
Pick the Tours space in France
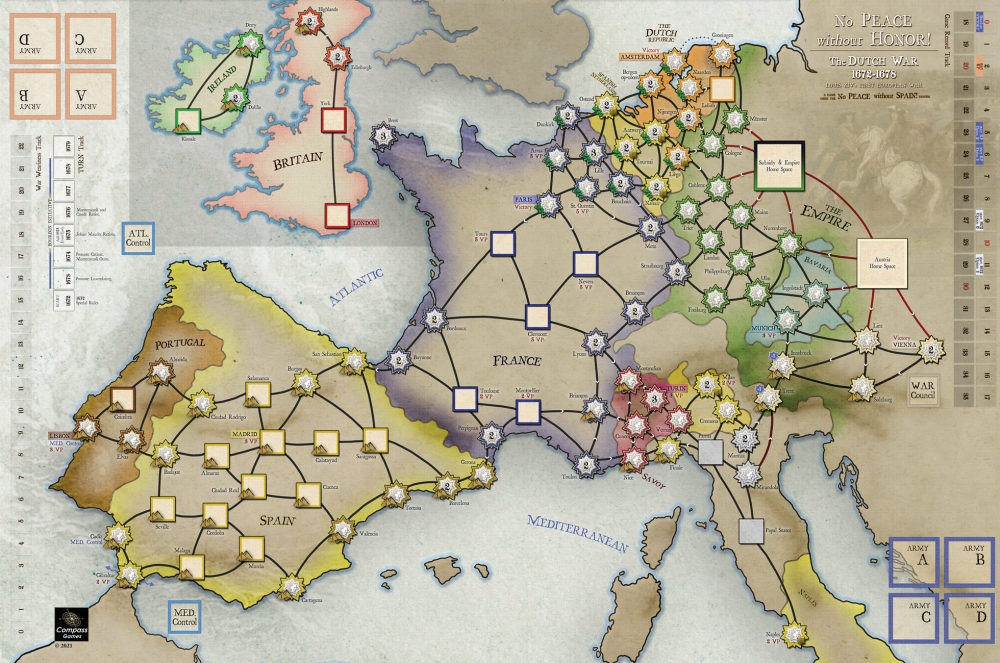tap(503, 243)
